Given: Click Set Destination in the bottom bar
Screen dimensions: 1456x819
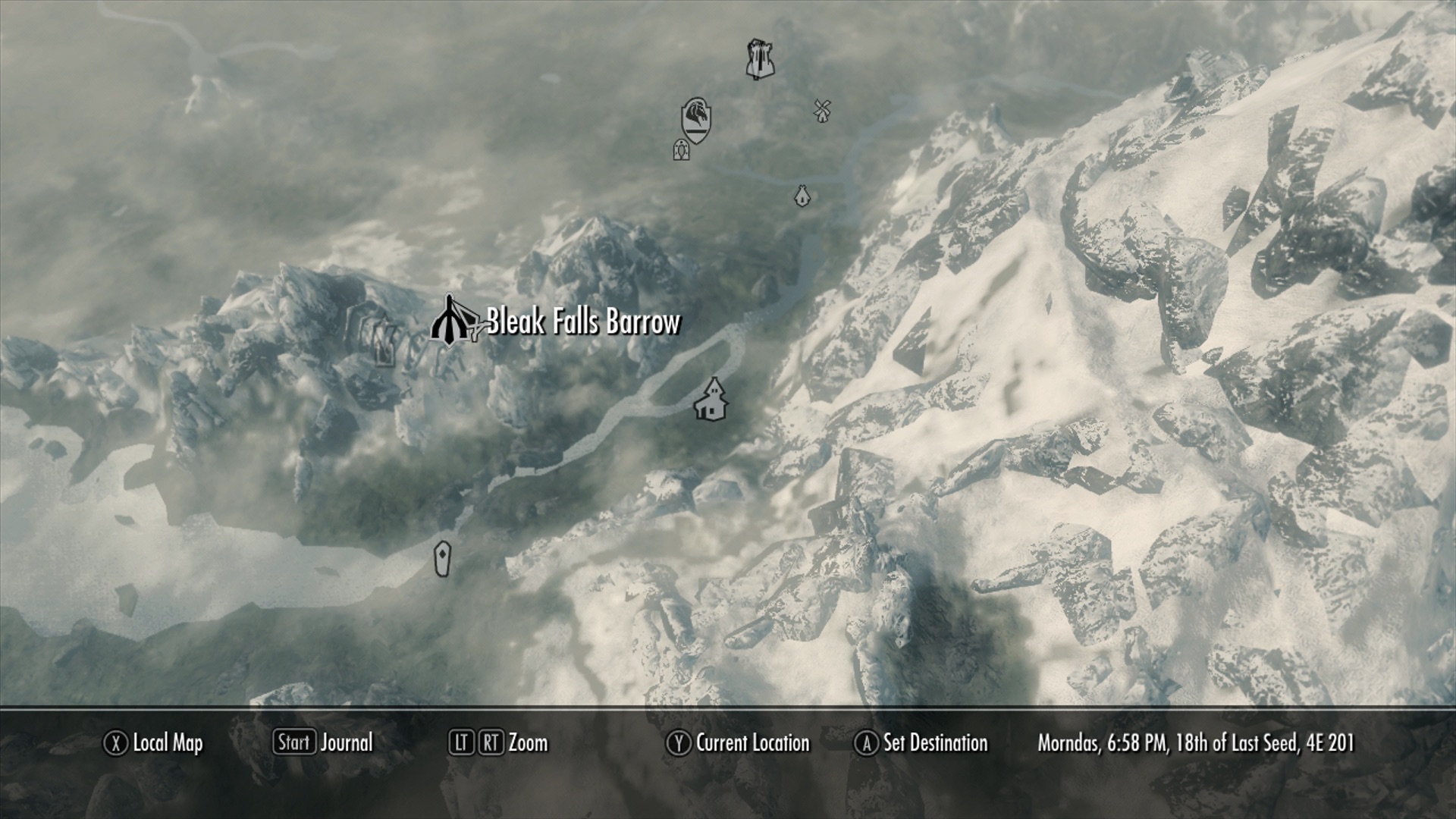Looking at the screenshot, I should pyautogui.click(x=922, y=743).
